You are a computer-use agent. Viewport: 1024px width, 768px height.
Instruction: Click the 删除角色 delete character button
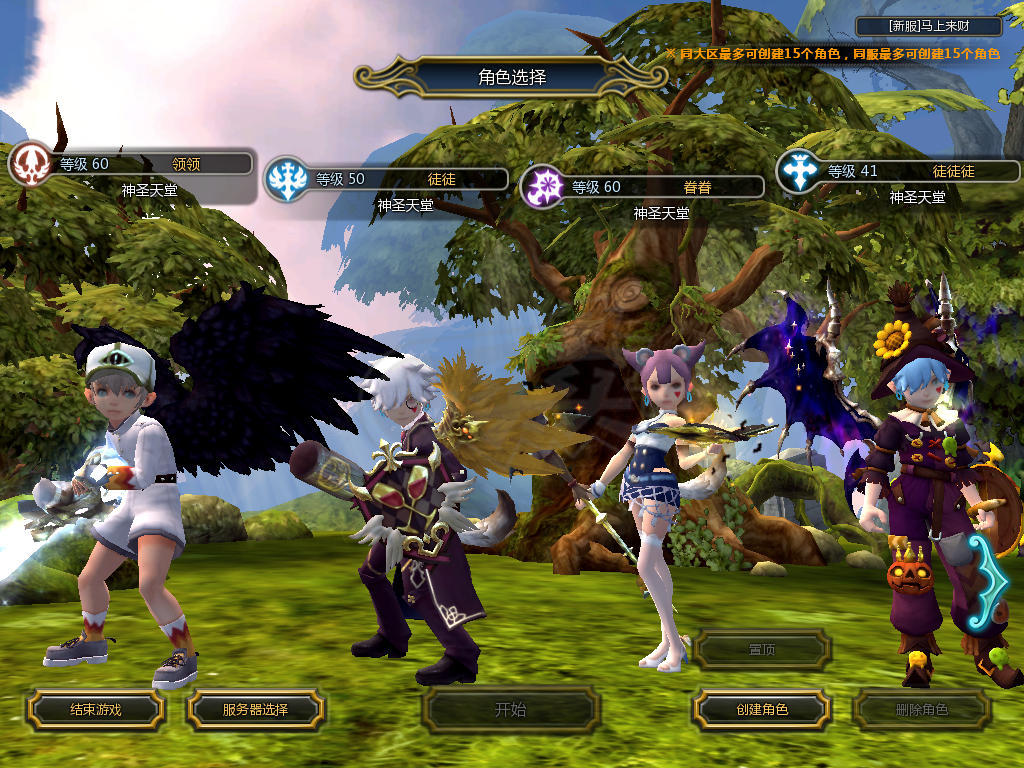pos(921,710)
